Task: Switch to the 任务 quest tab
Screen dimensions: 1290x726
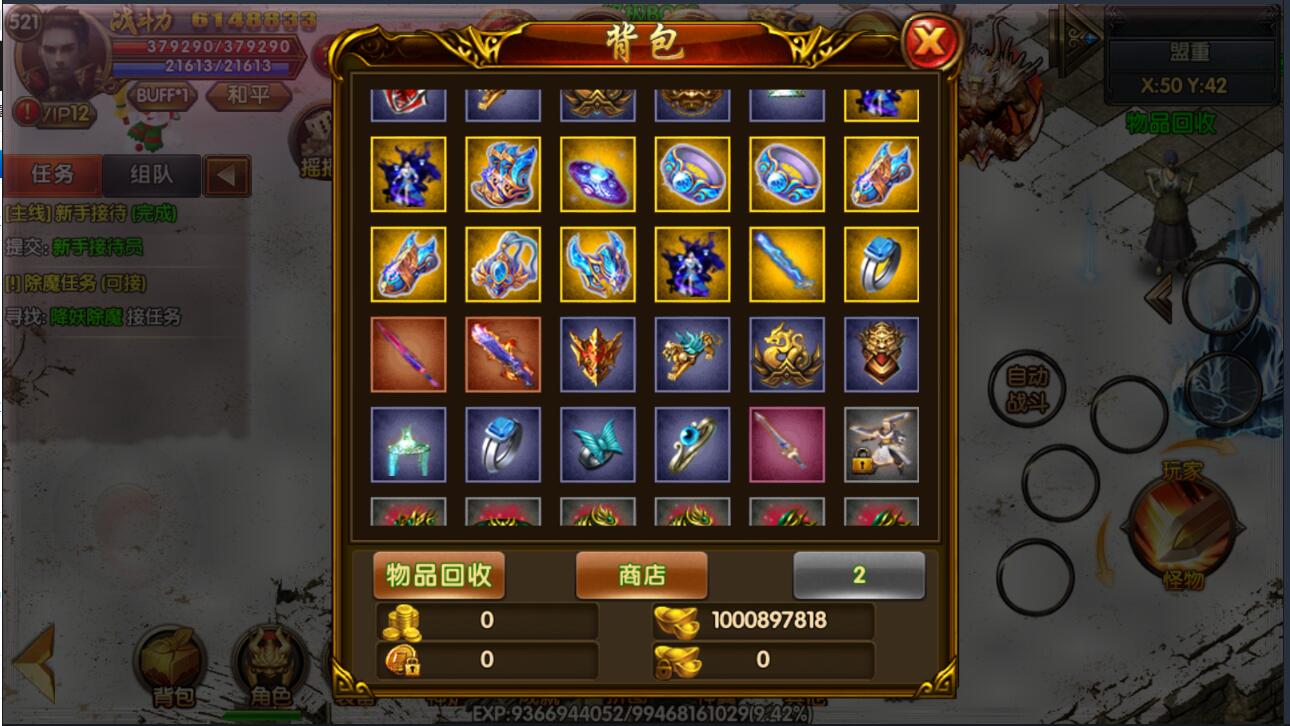Action: 53,175
